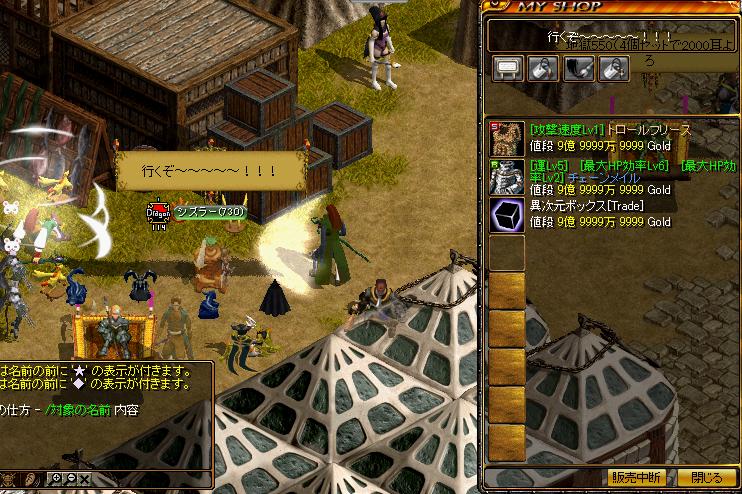Close the chat window with the X button
Image resolution: width=742 pixels, height=494 pixels.
click(x=84, y=480)
